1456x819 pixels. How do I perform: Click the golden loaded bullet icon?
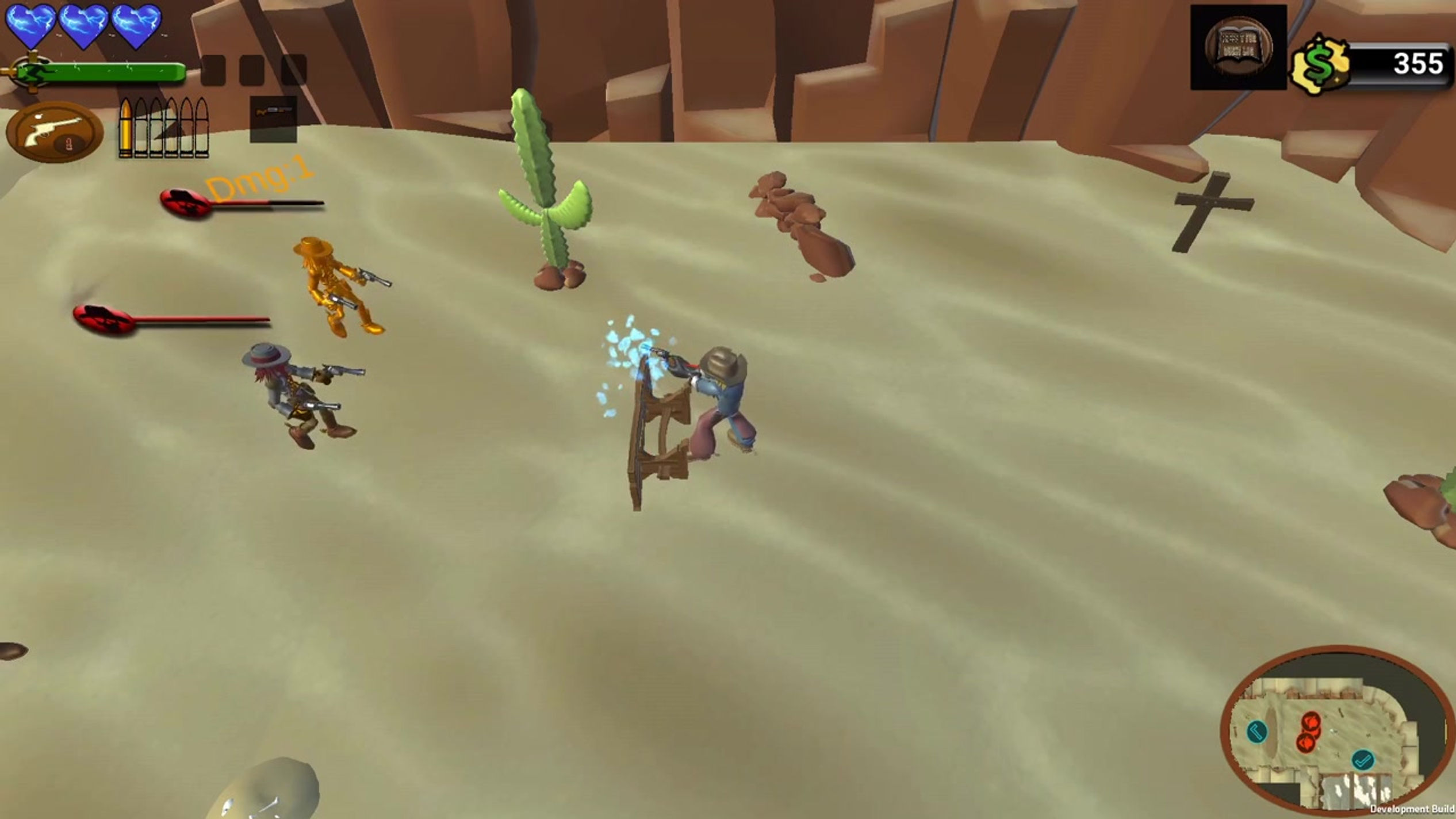pyautogui.click(x=126, y=130)
